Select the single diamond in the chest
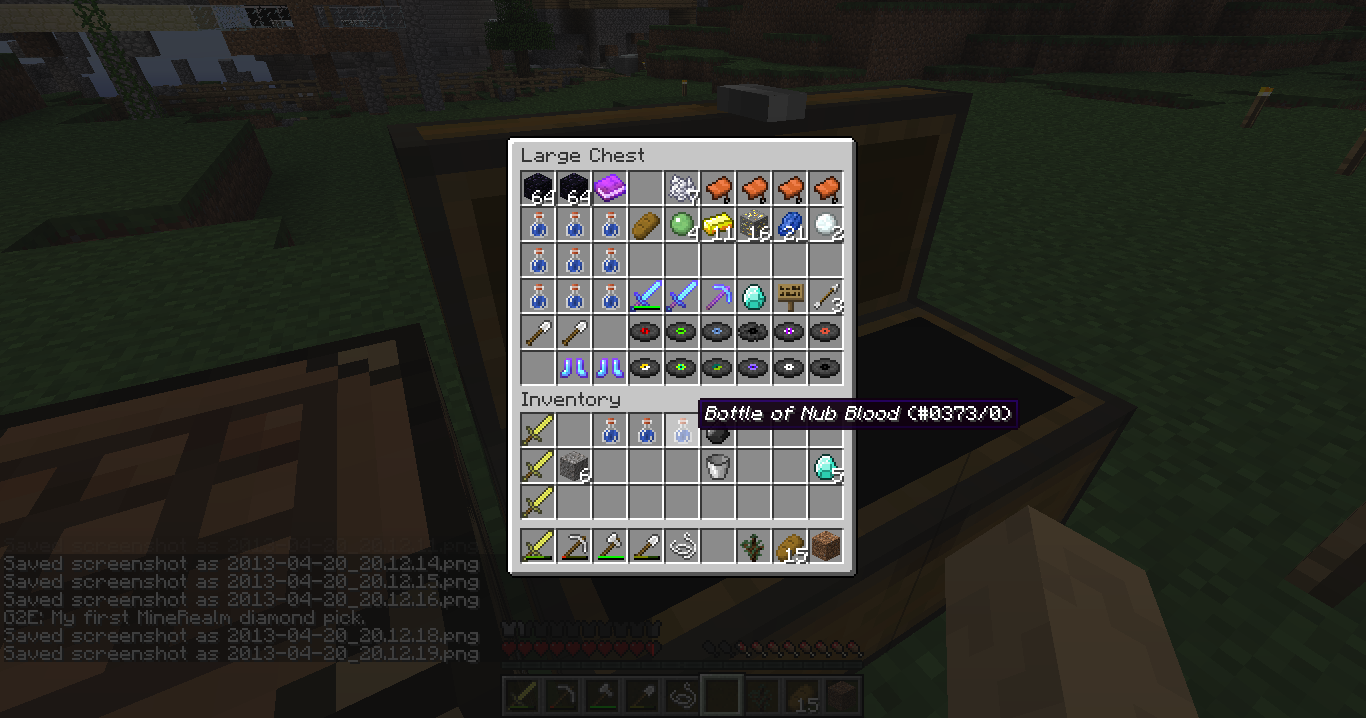Viewport: 1366px width, 718px height. [754, 296]
